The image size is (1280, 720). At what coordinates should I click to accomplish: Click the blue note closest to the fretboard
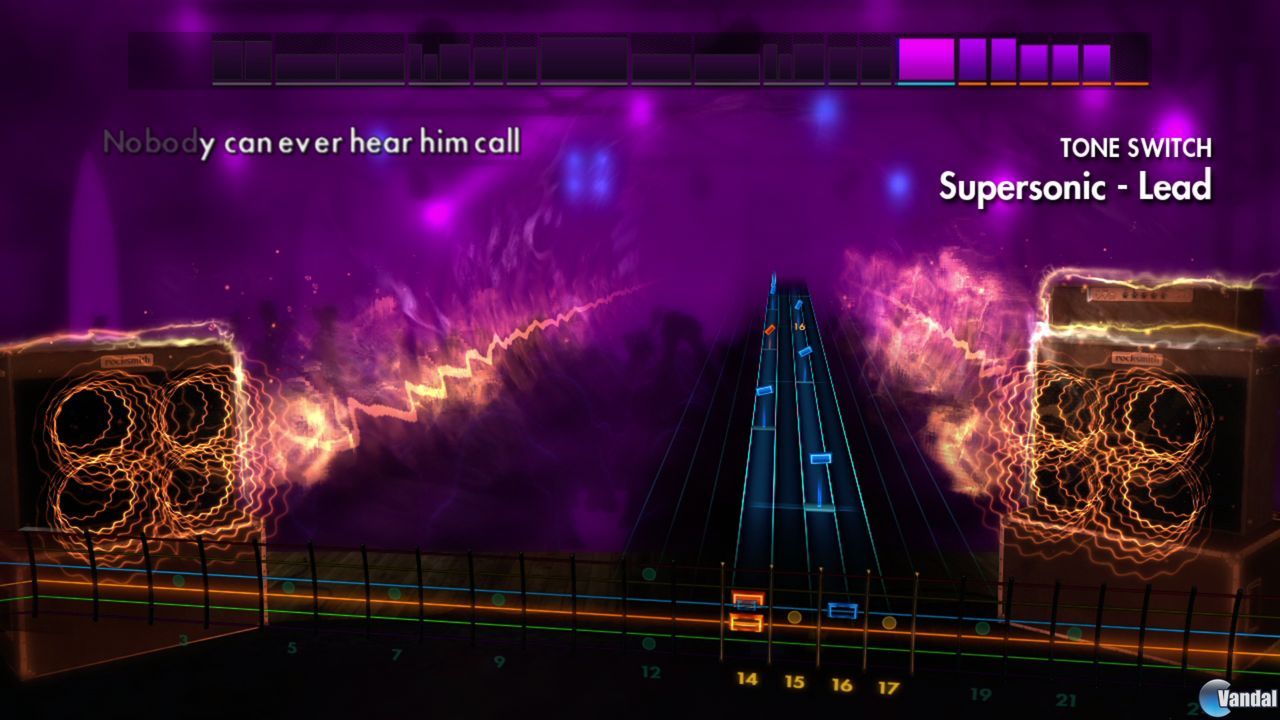click(820, 460)
